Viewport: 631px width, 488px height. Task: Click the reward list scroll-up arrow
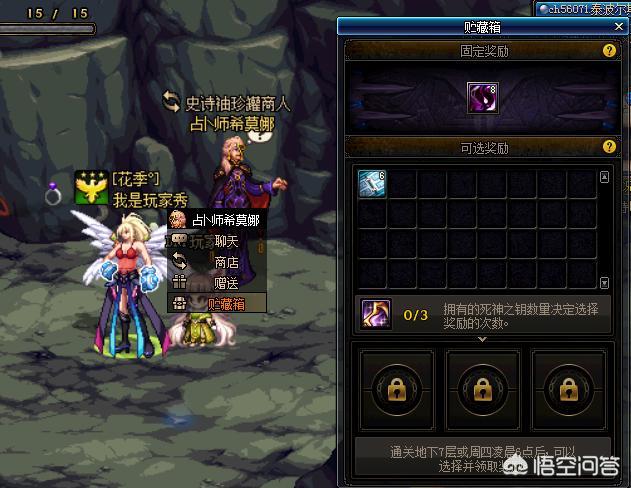pyautogui.click(x=604, y=178)
